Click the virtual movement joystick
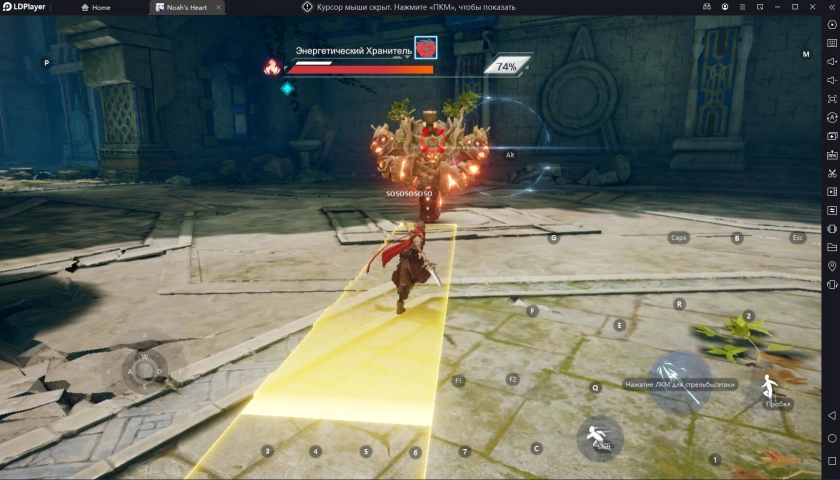Viewport: 840px width, 480px height. (x=145, y=372)
